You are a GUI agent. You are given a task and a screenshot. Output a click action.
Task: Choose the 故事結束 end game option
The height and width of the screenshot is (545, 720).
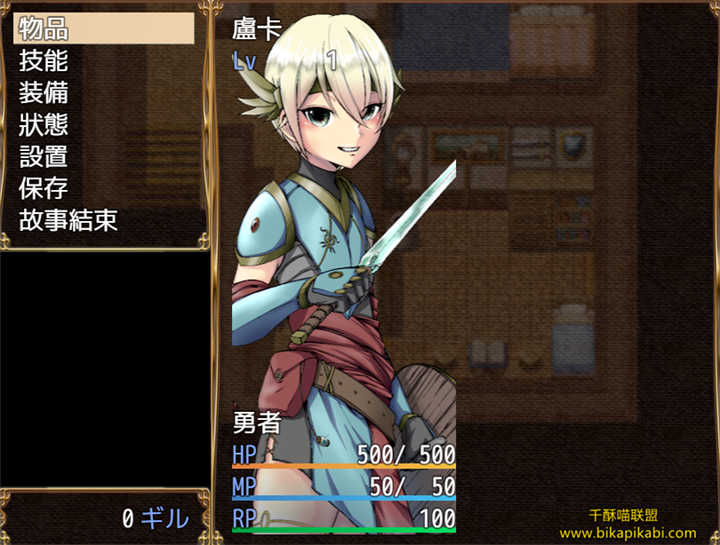[x=104, y=220]
